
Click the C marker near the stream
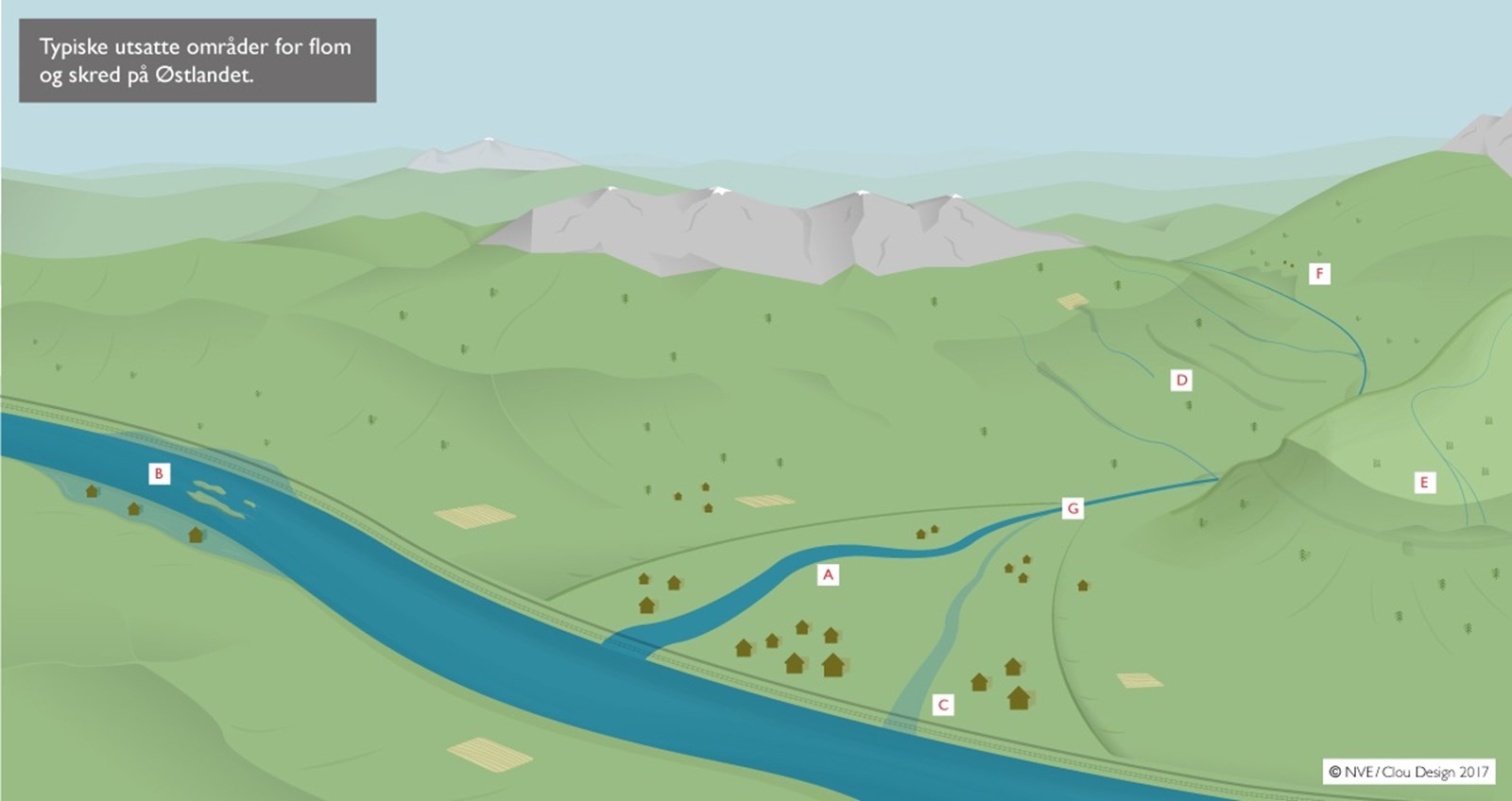[942, 705]
